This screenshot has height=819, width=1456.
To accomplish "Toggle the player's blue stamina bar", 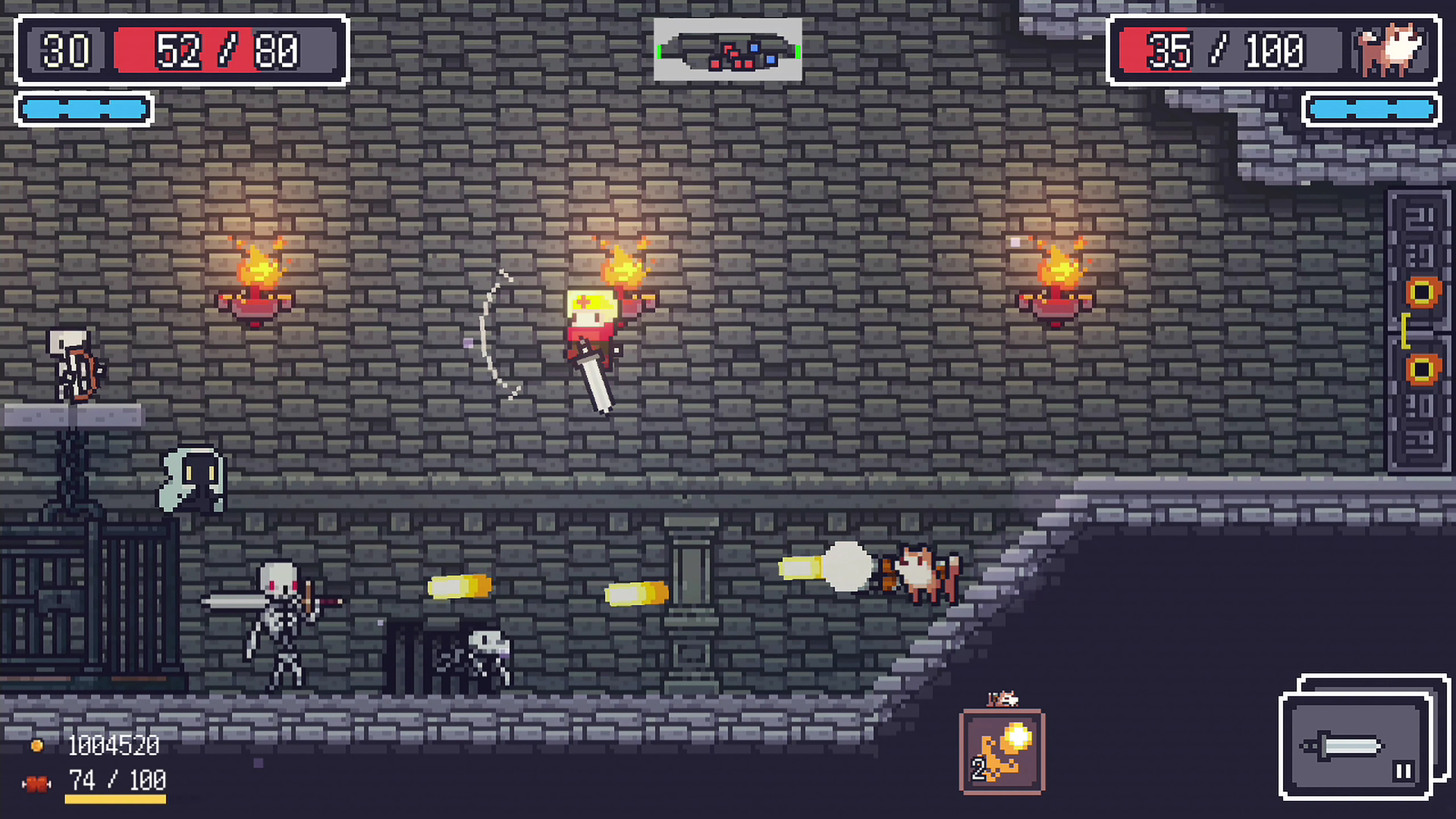I will pyautogui.click(x=84, y=108).
